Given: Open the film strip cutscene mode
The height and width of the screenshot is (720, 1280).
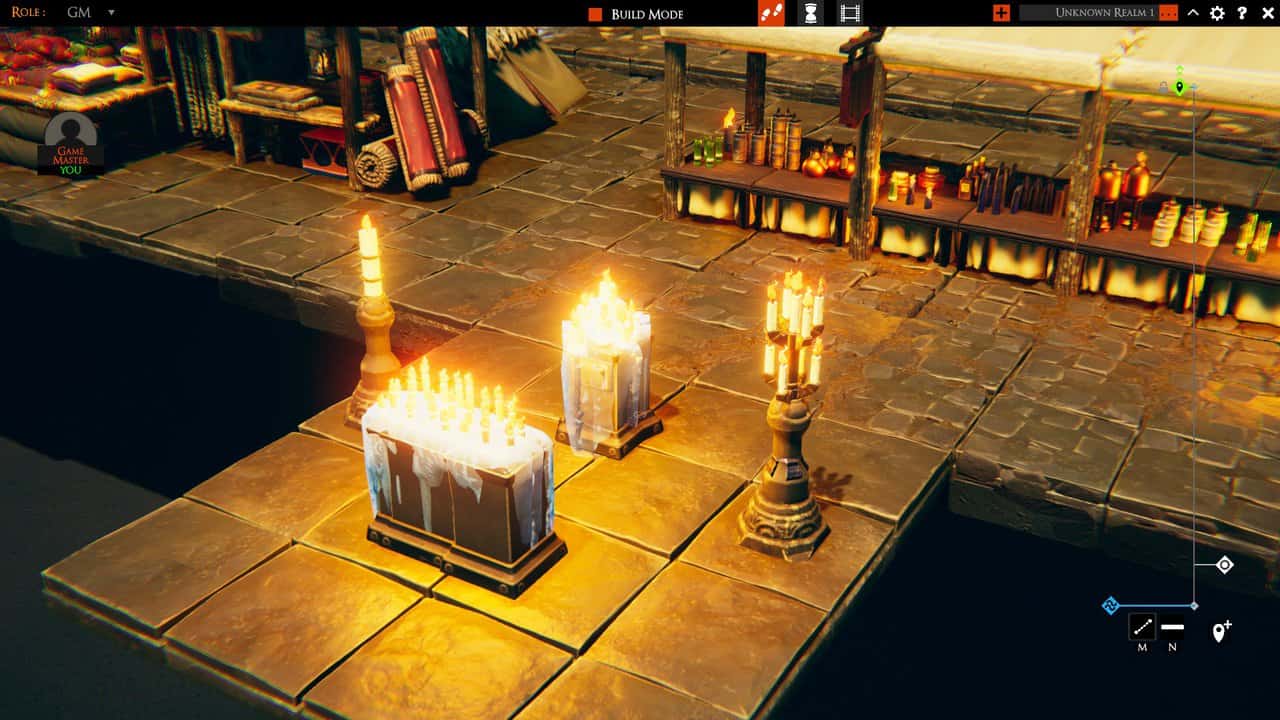Looking at the screenshot, I should pos(849,13).
